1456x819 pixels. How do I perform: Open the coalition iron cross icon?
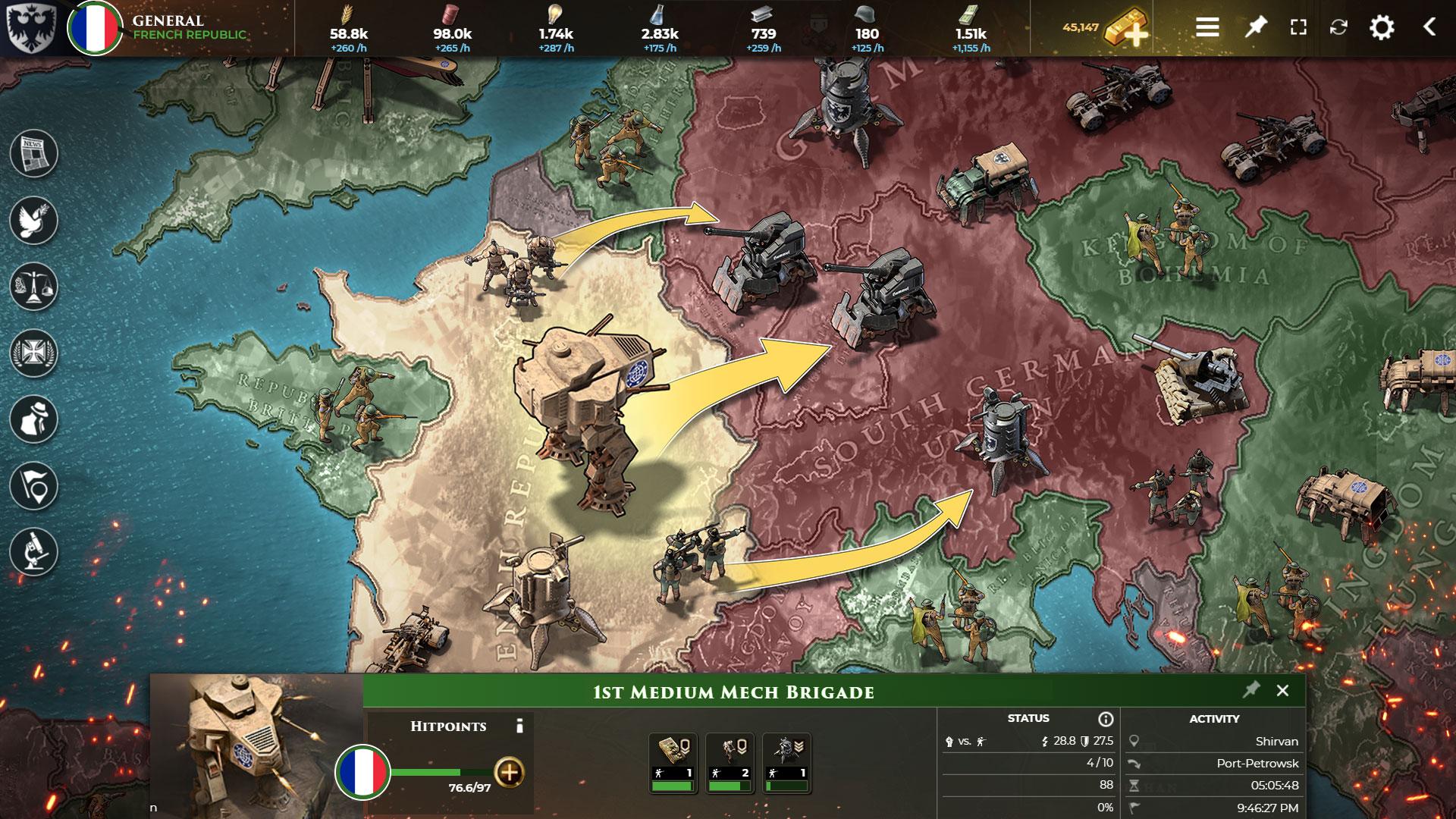pos(34,353)
